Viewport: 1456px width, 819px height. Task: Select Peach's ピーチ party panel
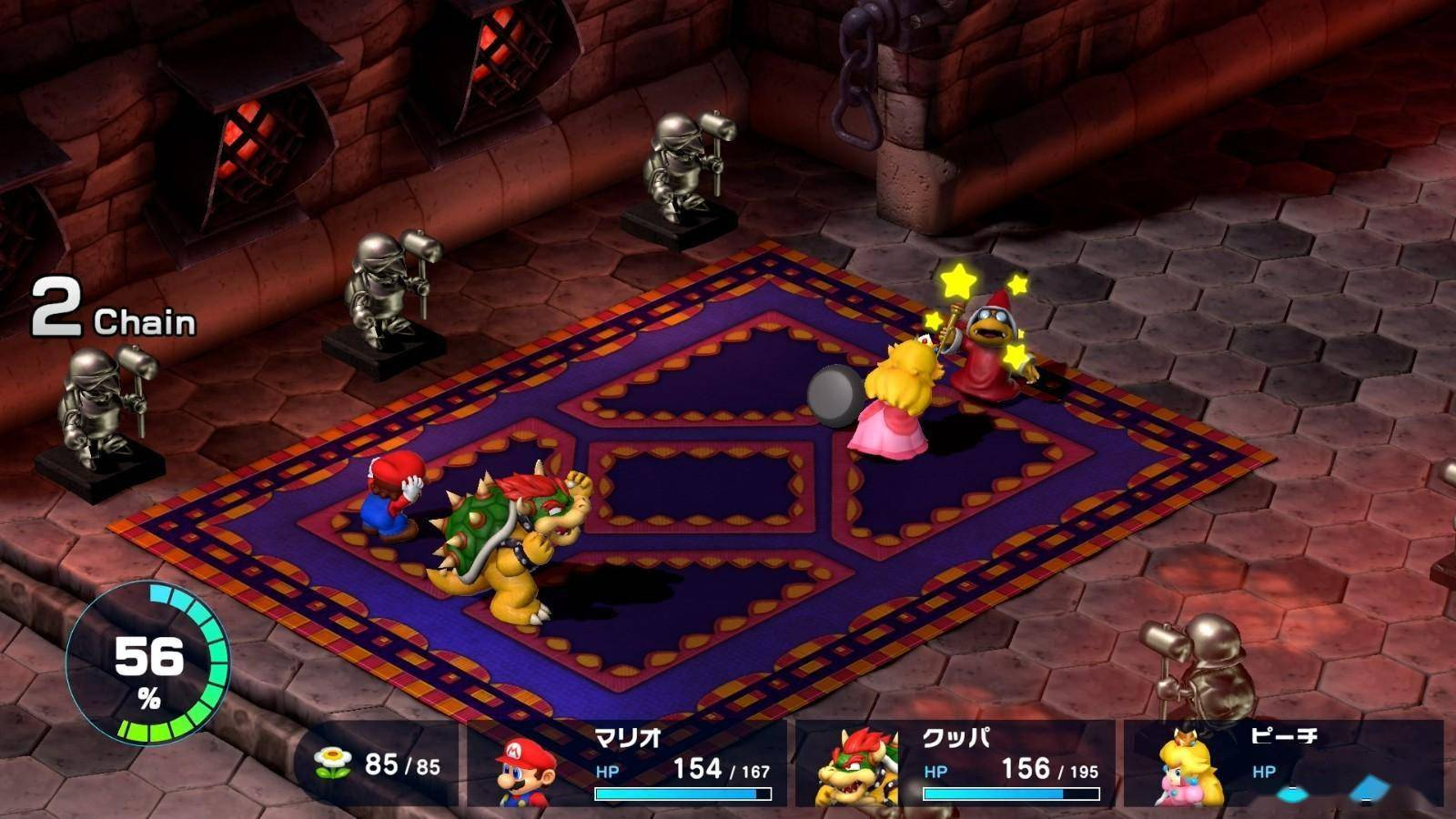pos(1283,763)
